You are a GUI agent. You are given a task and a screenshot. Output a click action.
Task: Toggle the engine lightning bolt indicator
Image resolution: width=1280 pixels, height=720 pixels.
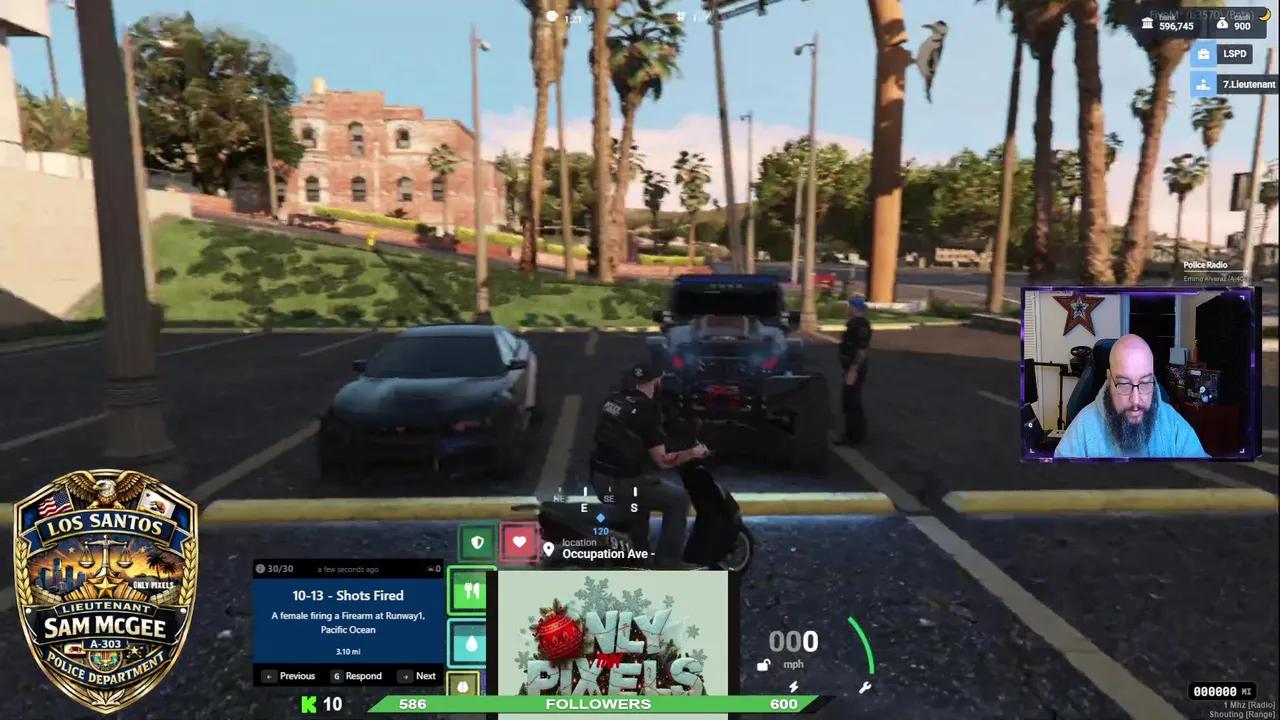click(794, 686)
